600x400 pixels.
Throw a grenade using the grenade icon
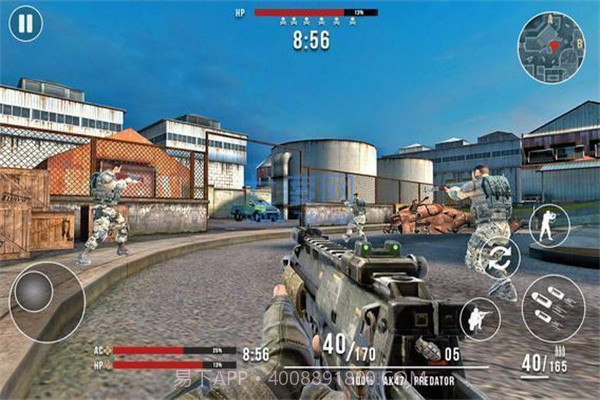tap(429, 351)
